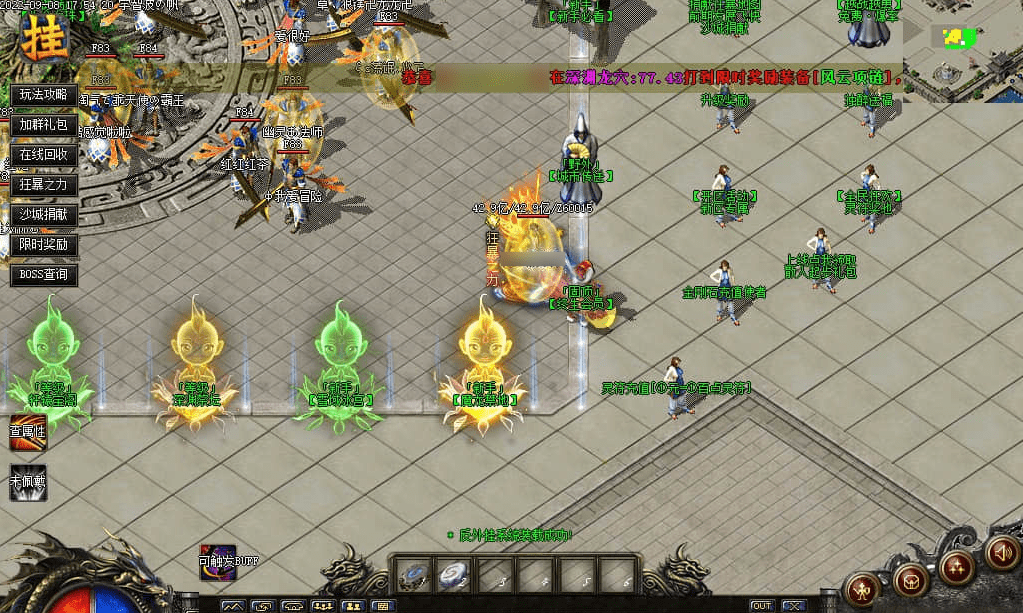
Task: Open the skills round button with three diamonds
Action: point(957,567)
